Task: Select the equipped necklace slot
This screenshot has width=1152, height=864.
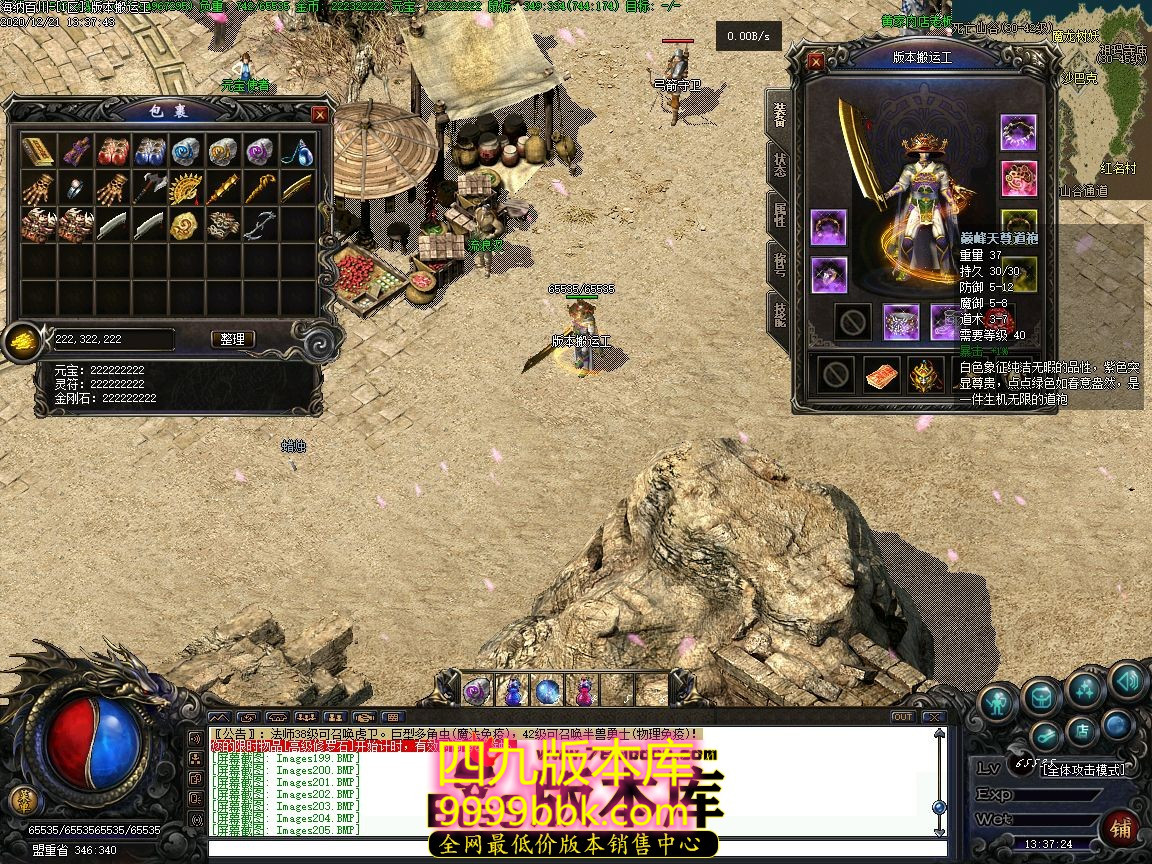Action: (1018, 132)
